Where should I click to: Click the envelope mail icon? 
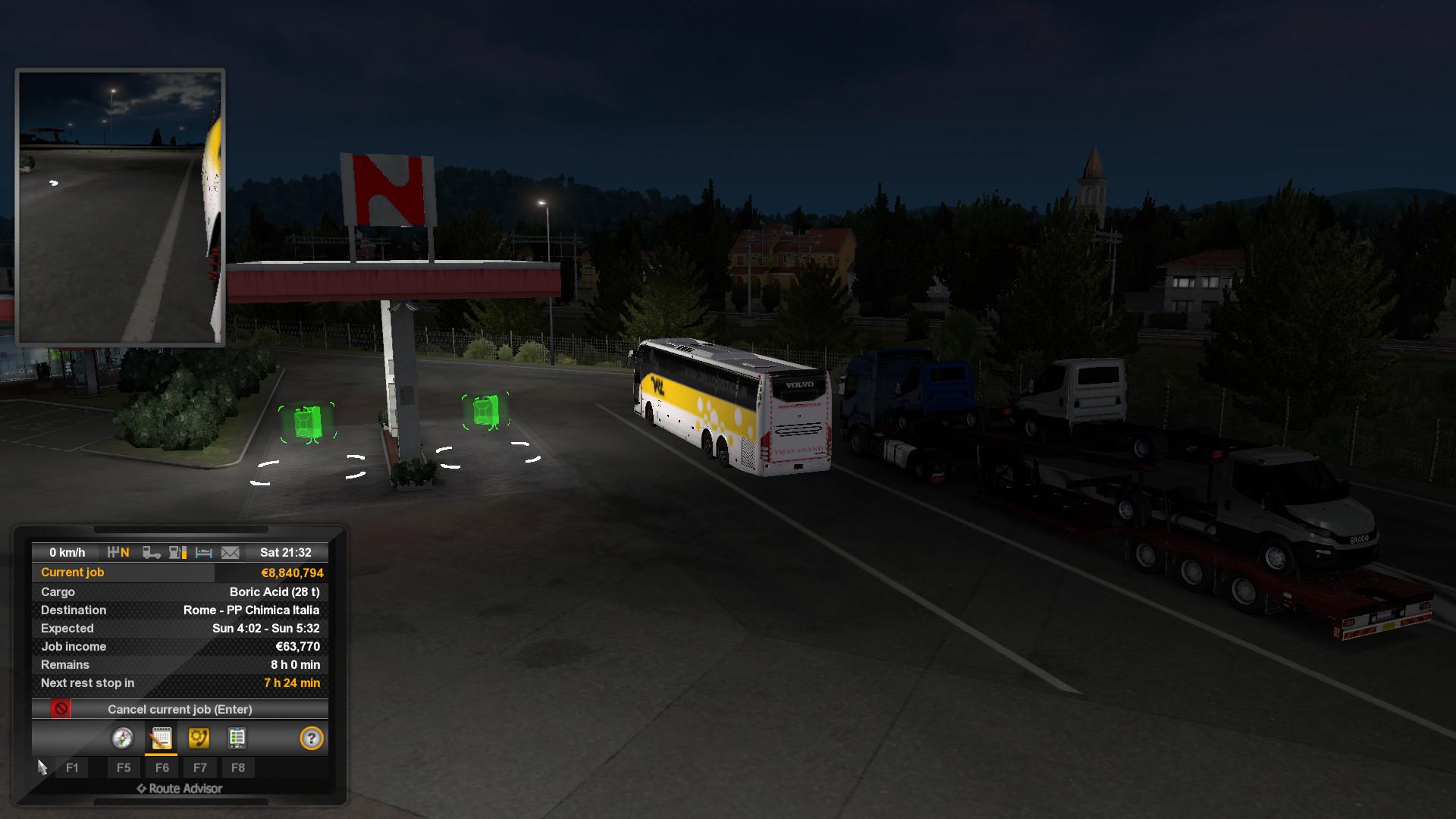pos(231,553)
